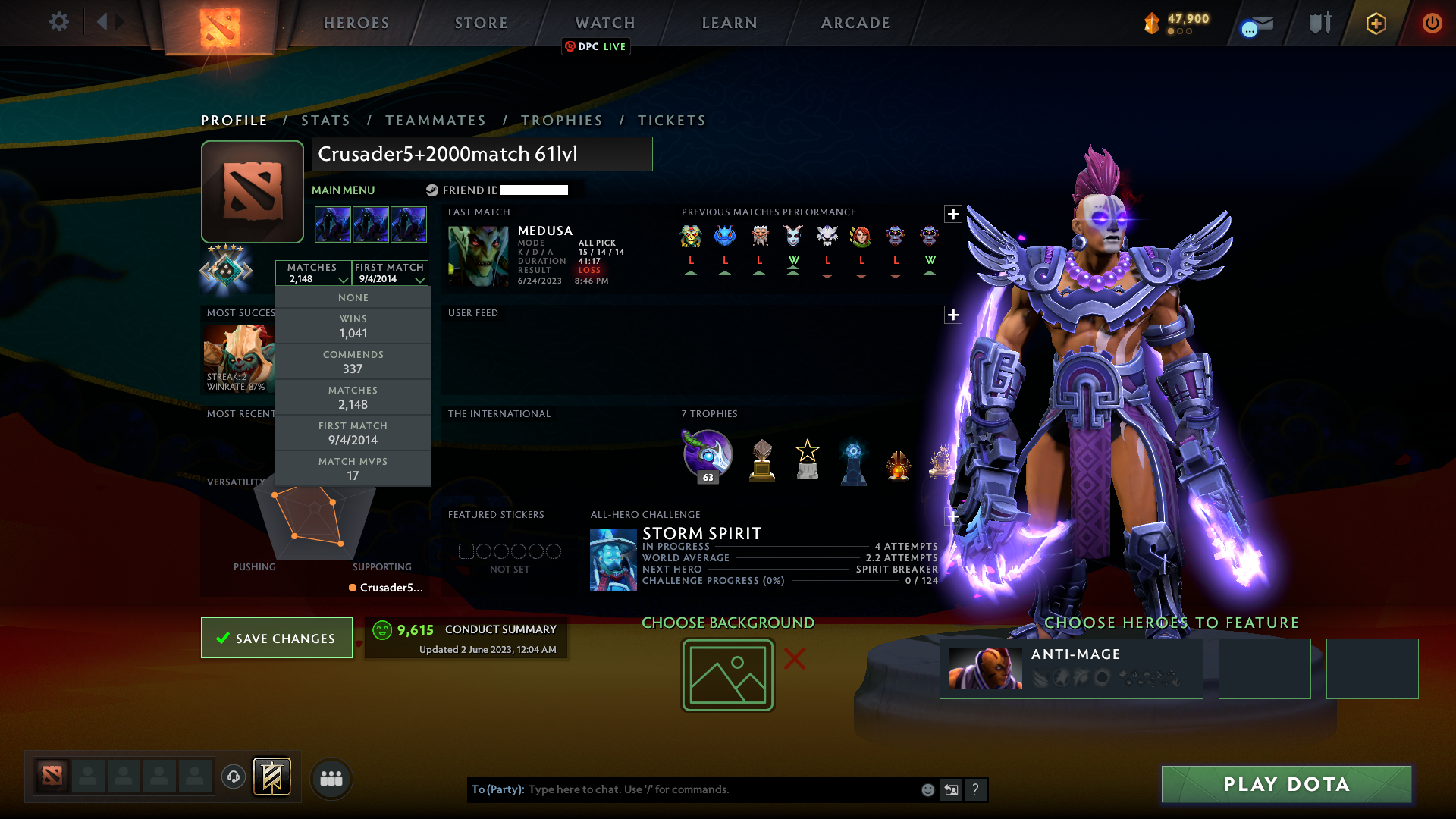Screen dimensions: 1456x819
Task: Open Dota Plus via the gold hexagon icon
Action: [x=1375, y=24]
